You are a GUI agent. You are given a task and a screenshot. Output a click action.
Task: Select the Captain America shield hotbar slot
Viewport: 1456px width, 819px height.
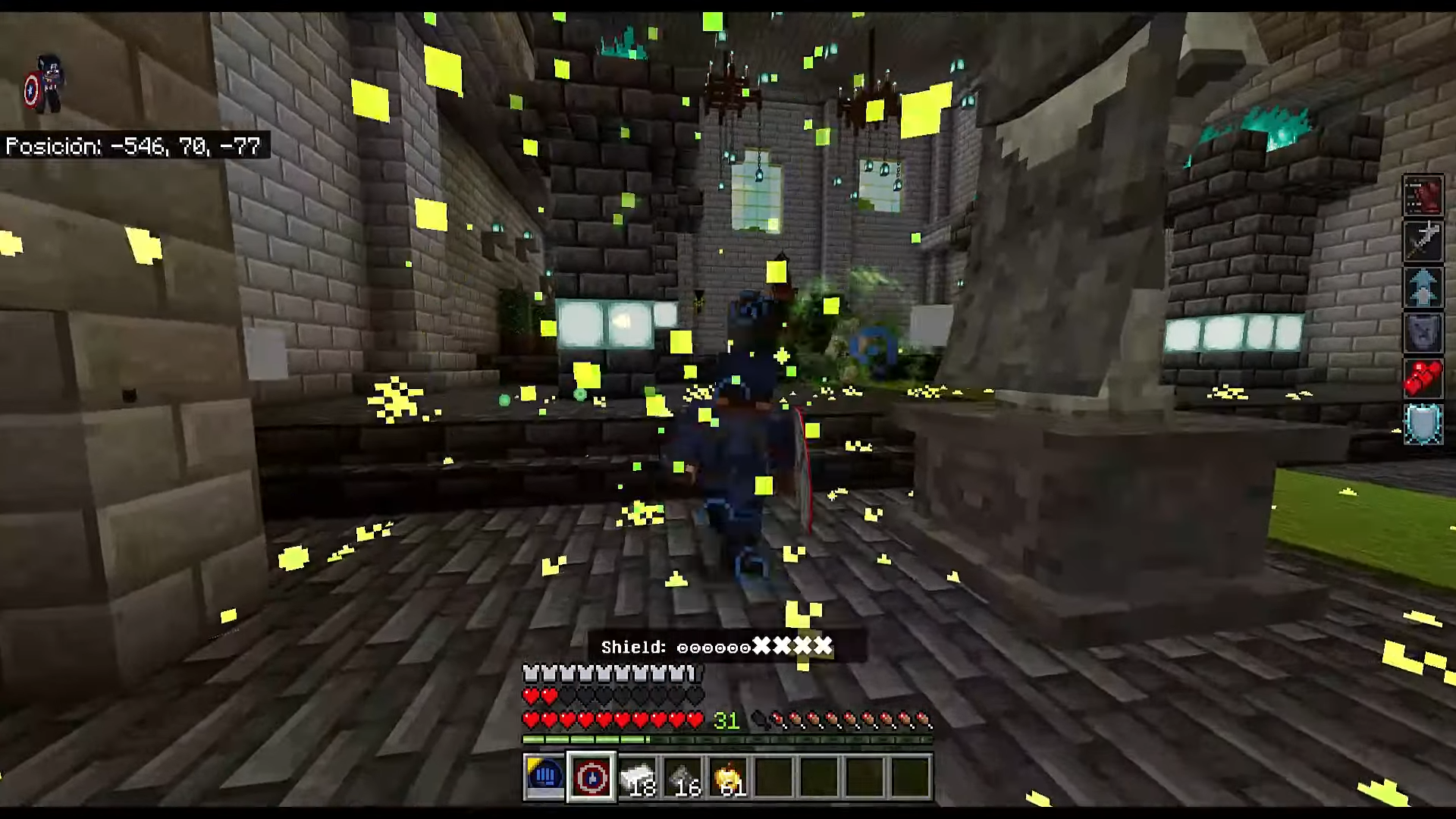591,777
